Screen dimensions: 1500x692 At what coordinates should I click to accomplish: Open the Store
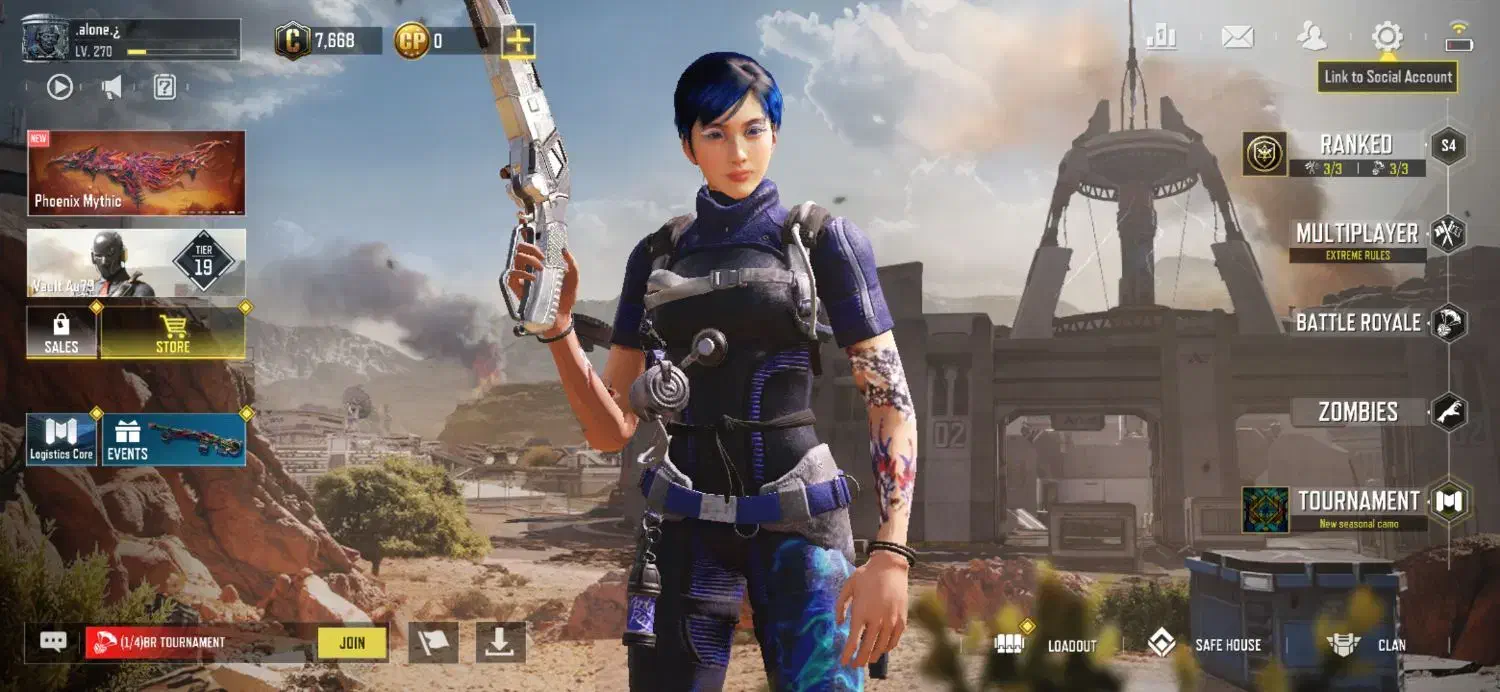click(x=173, y=333)
